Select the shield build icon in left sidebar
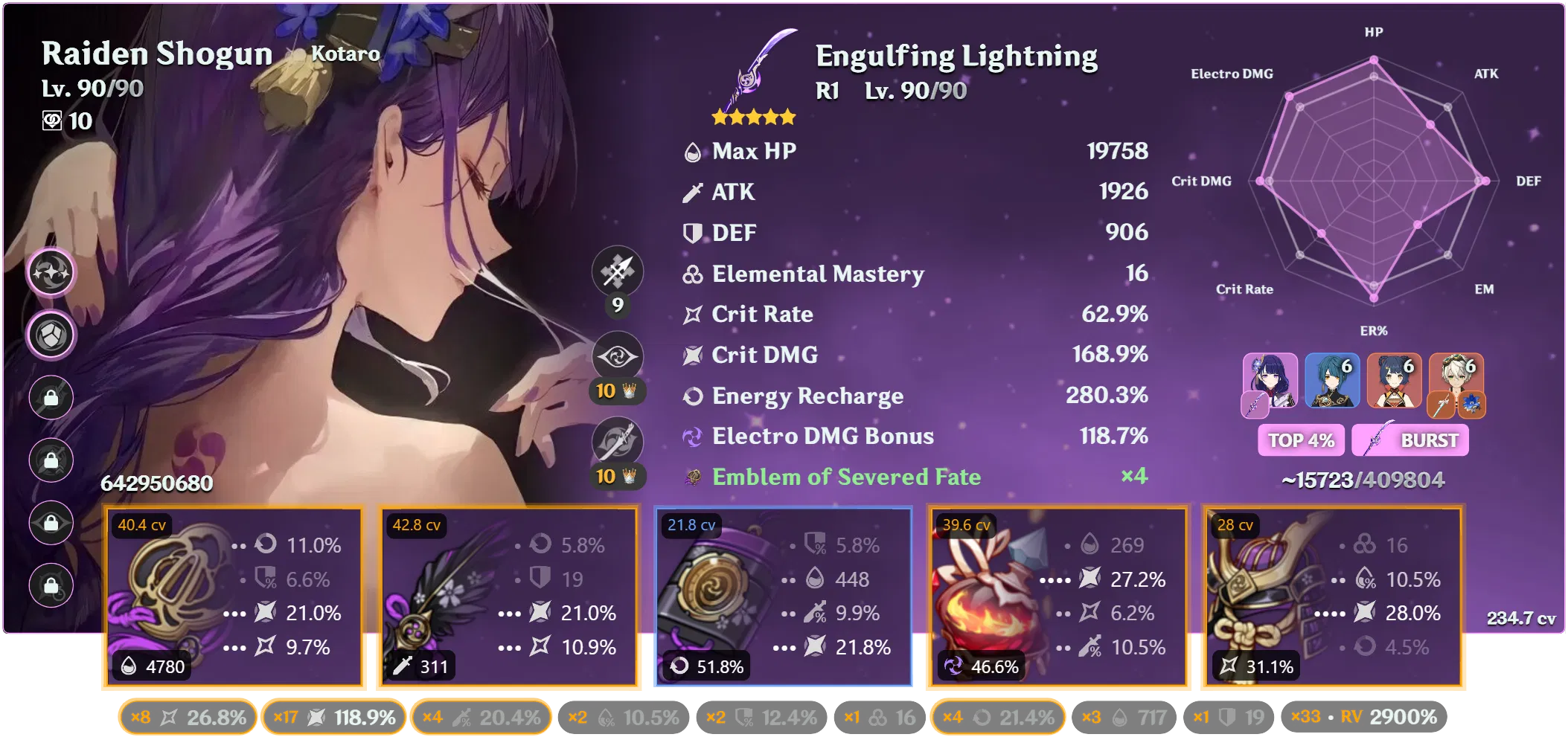Screen dimensions: 1568x740 click(51, 335)
